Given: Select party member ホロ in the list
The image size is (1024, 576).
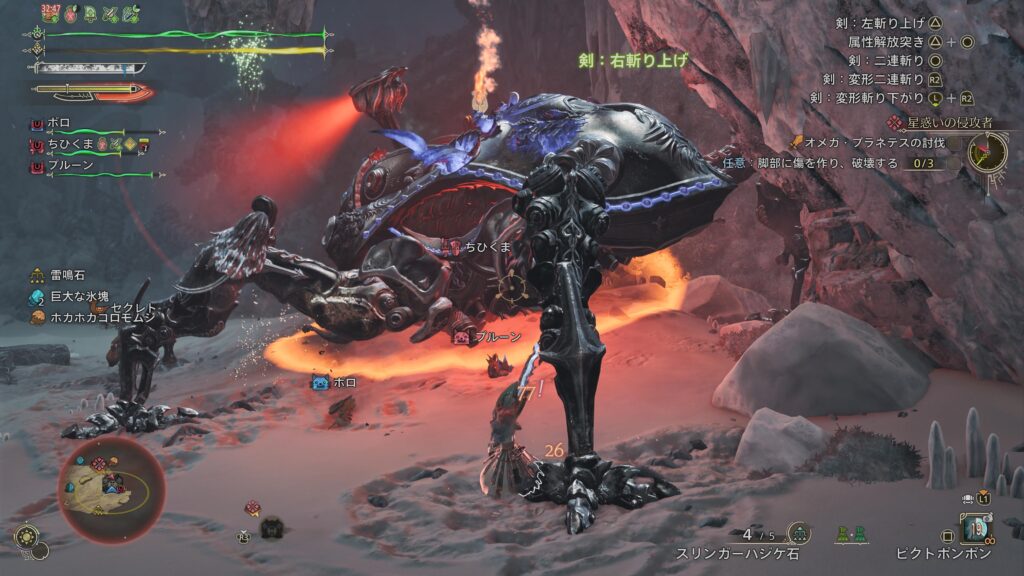Looking at the screenshot, I should (x=58, y=123).
